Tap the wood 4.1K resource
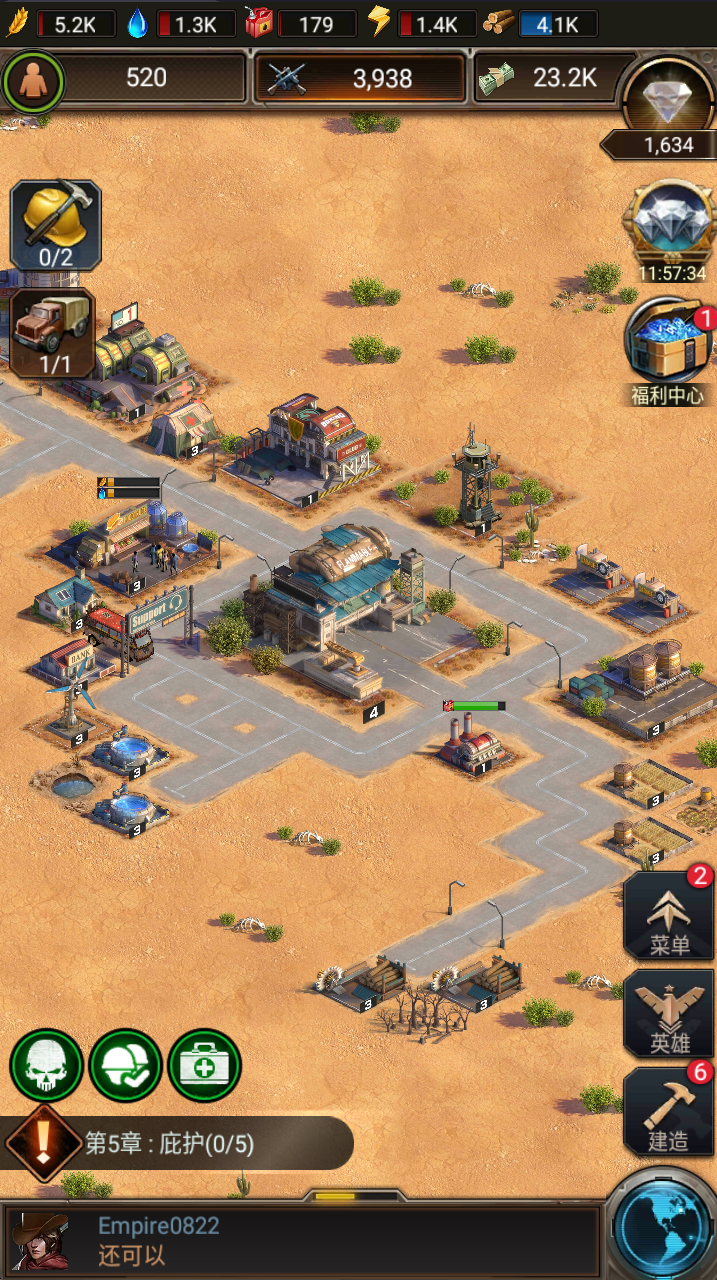Viewport: 717px width, 1280px height. click(x=542, y=24)
